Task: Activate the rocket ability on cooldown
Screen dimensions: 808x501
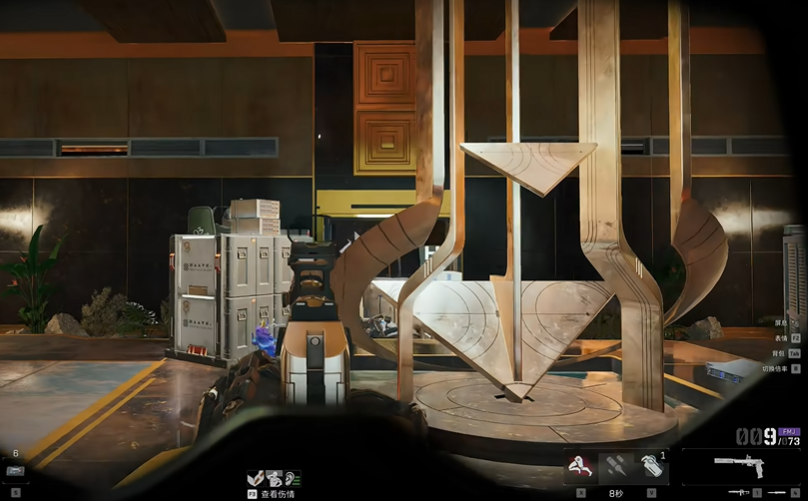Action: [616, 465]
